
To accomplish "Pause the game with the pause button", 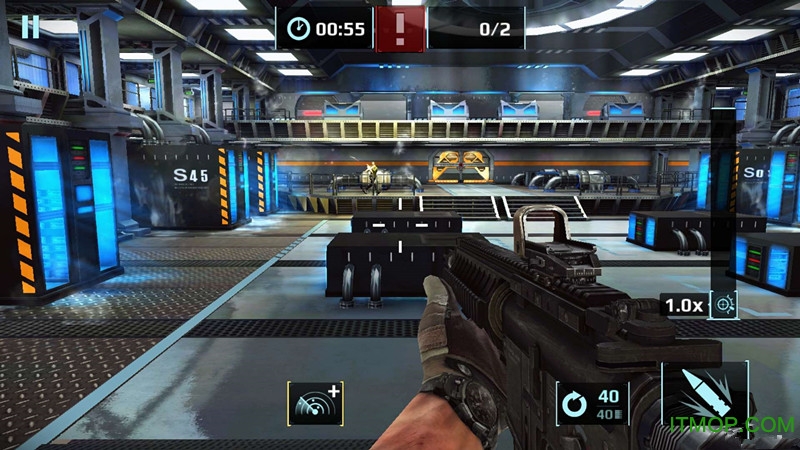I will 31,27.
